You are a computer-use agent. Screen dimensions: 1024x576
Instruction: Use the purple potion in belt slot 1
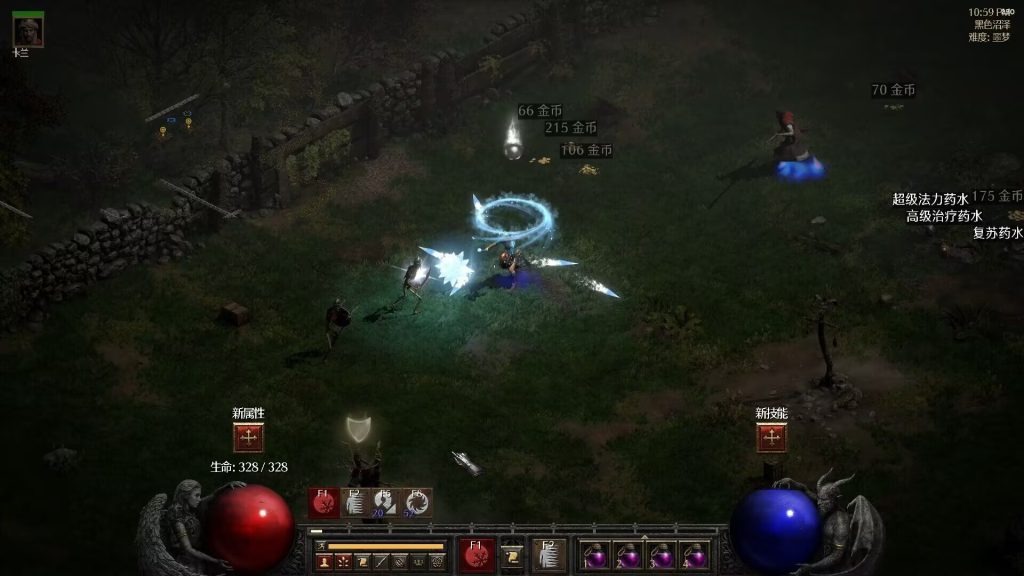[x=597, y=555]
